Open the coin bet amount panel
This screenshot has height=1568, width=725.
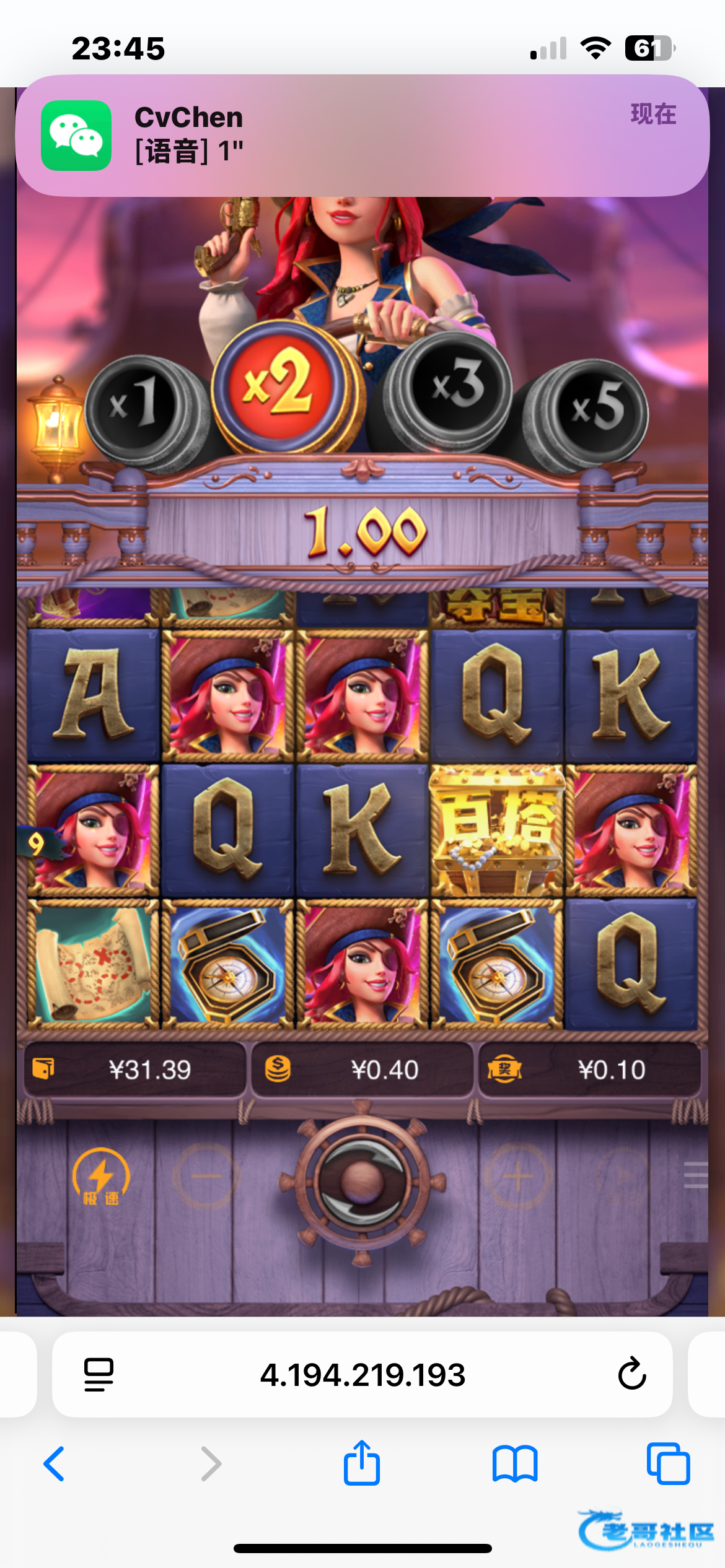click(362, 1069)
